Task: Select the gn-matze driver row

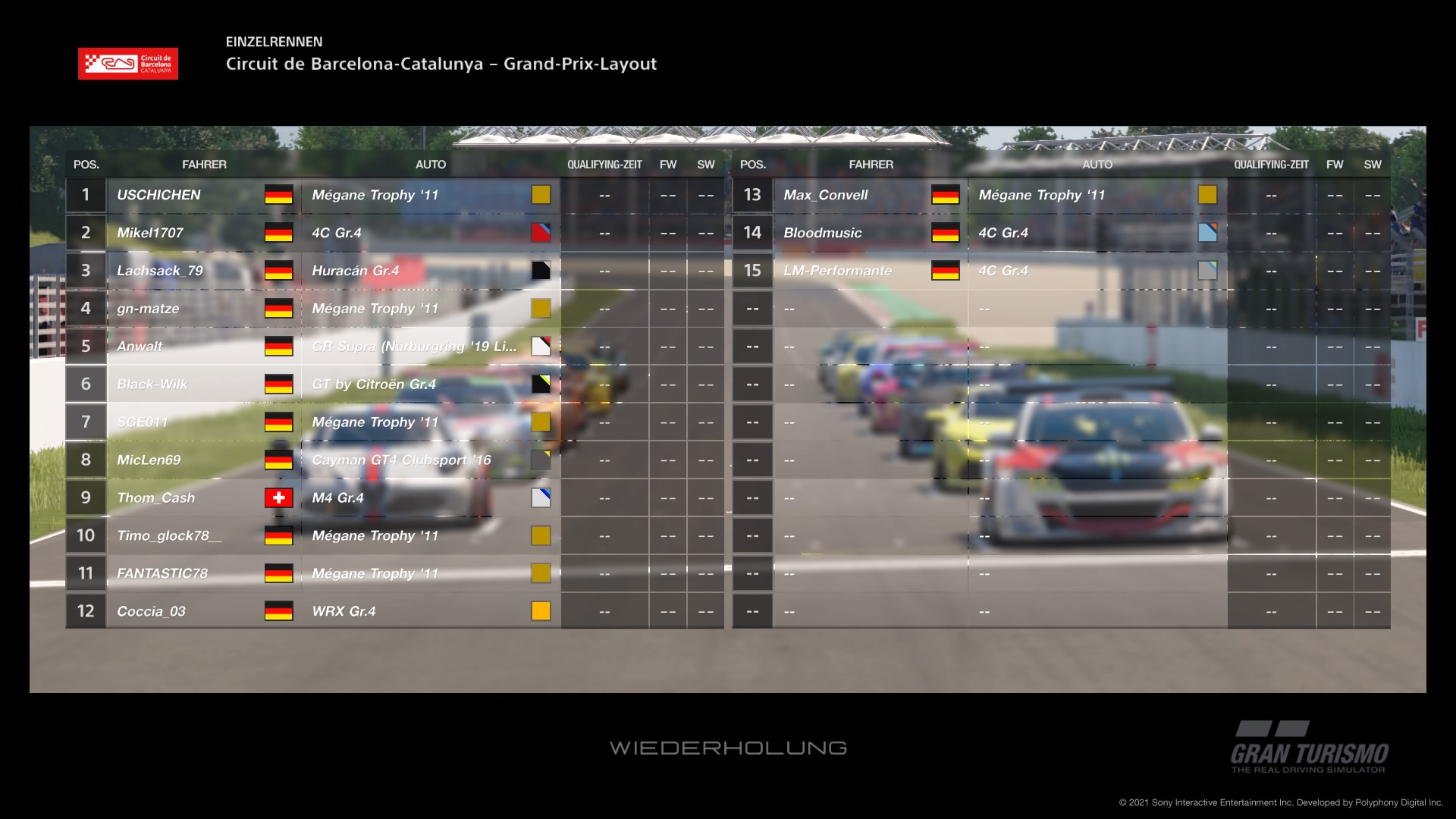Action: tap(148, 309)
